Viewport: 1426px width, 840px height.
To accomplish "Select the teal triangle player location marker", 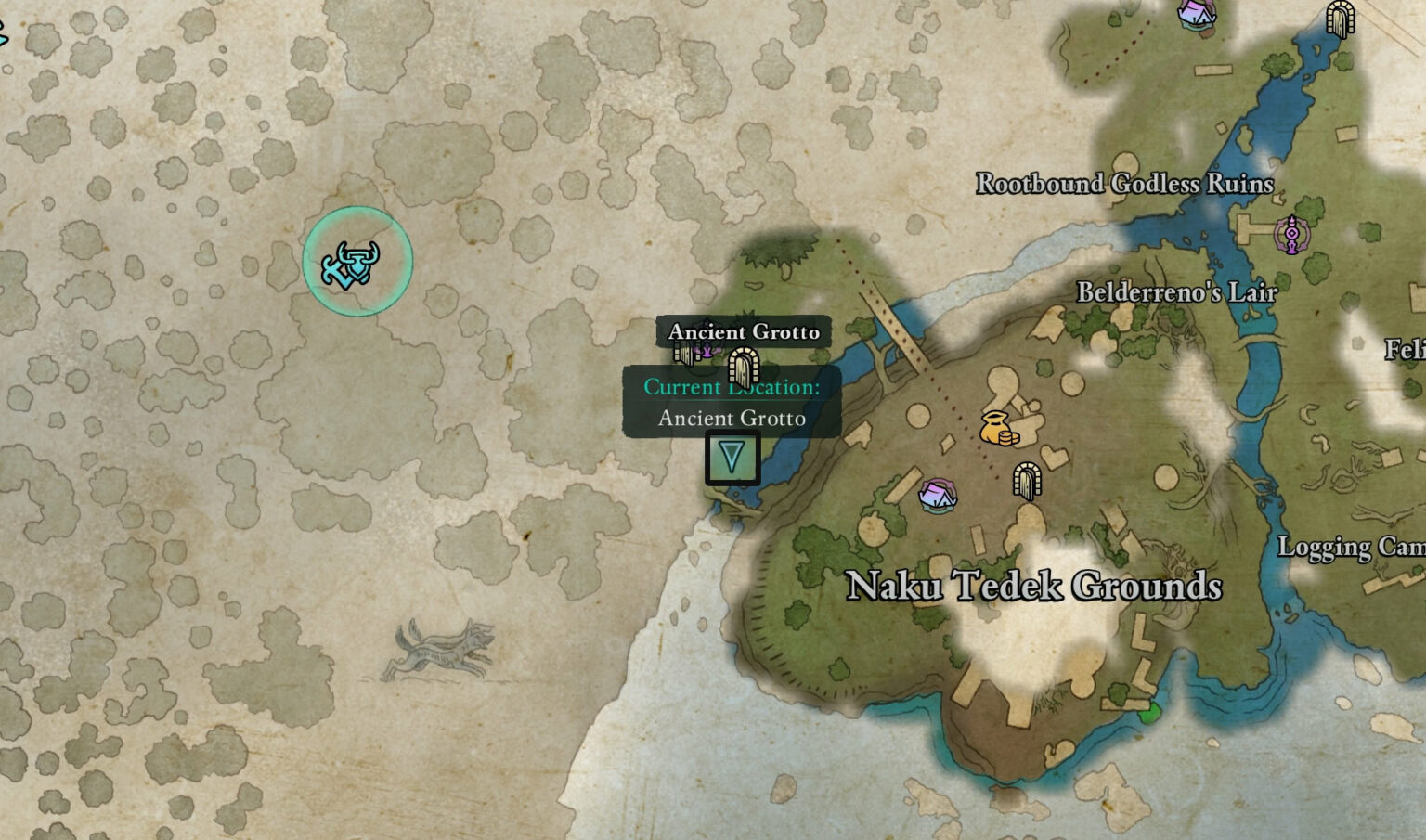I will point(732,457).
